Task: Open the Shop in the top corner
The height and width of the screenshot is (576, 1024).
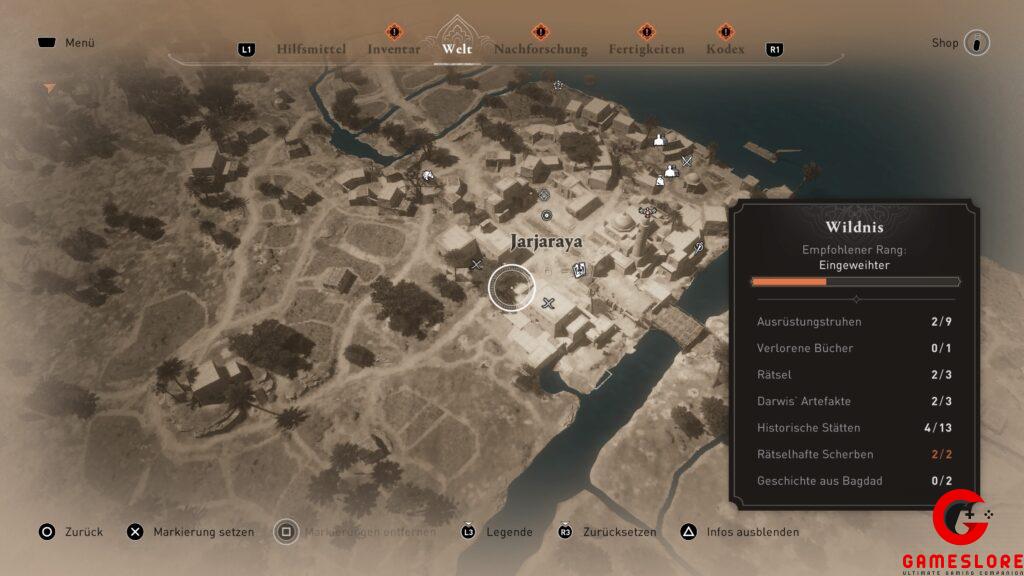Action: 961,43
